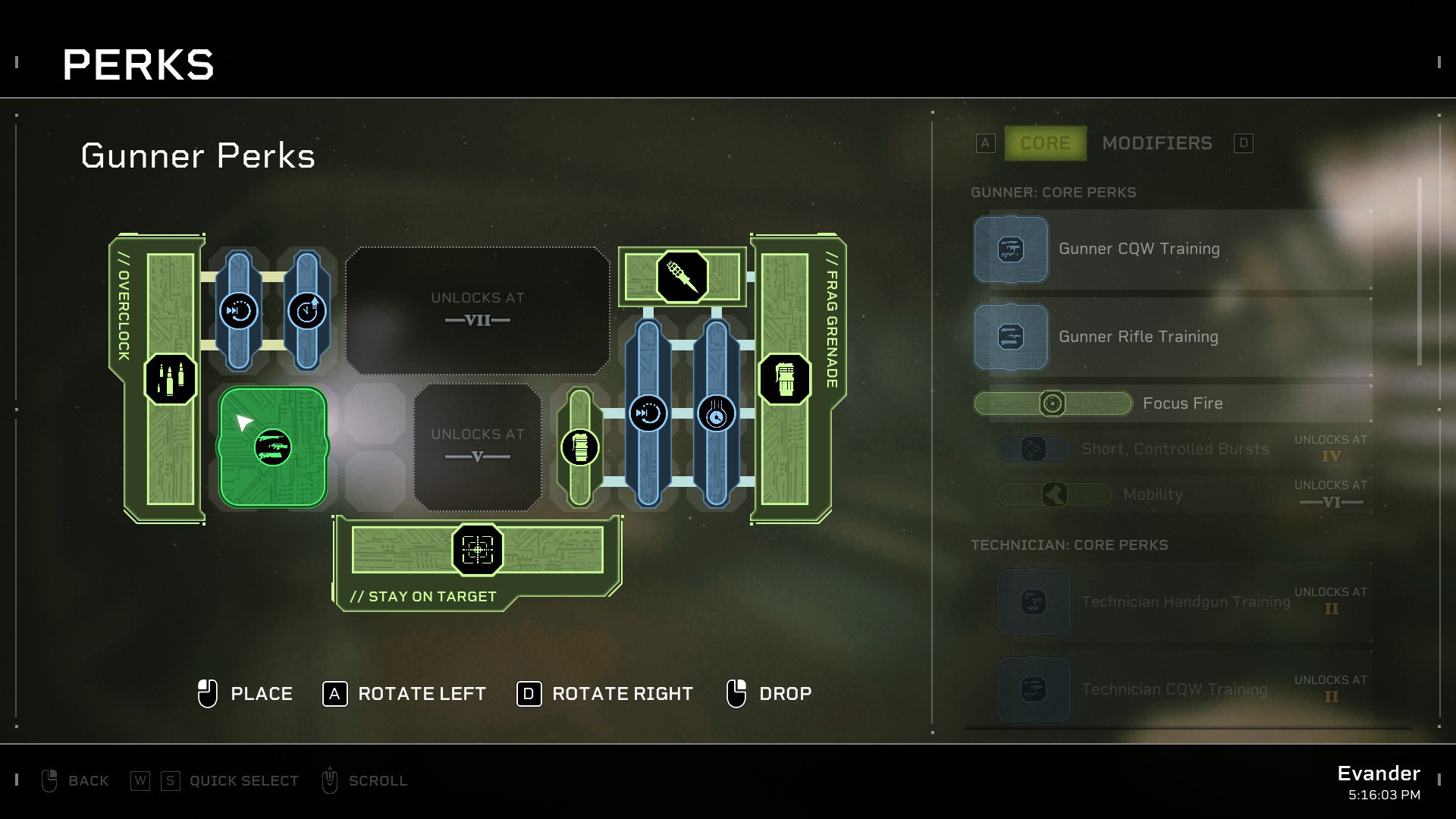Switch to the MODIFIERS tab

(x=1156, y=143)
